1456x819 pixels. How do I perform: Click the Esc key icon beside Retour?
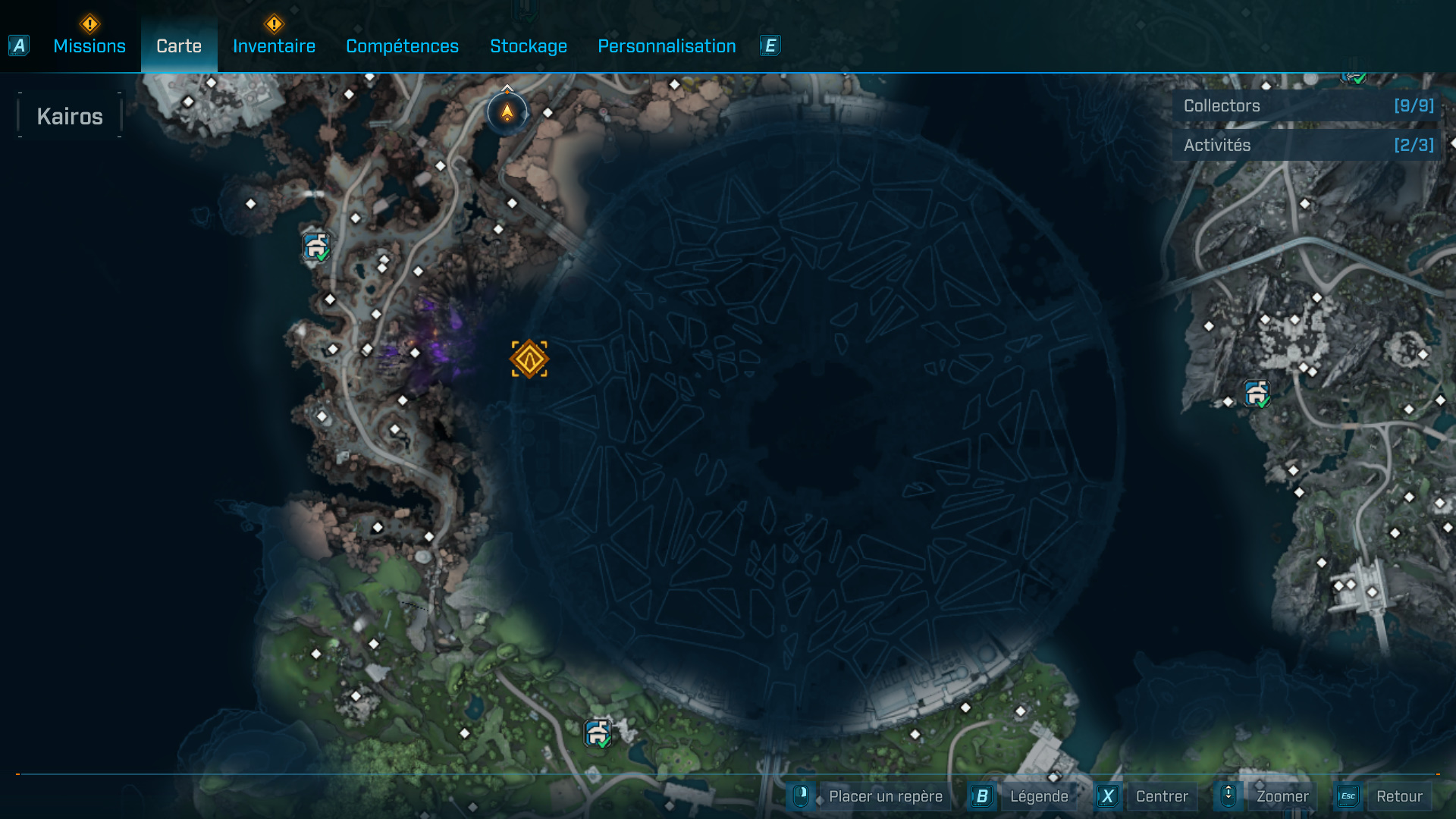[x=1348, y=796]
